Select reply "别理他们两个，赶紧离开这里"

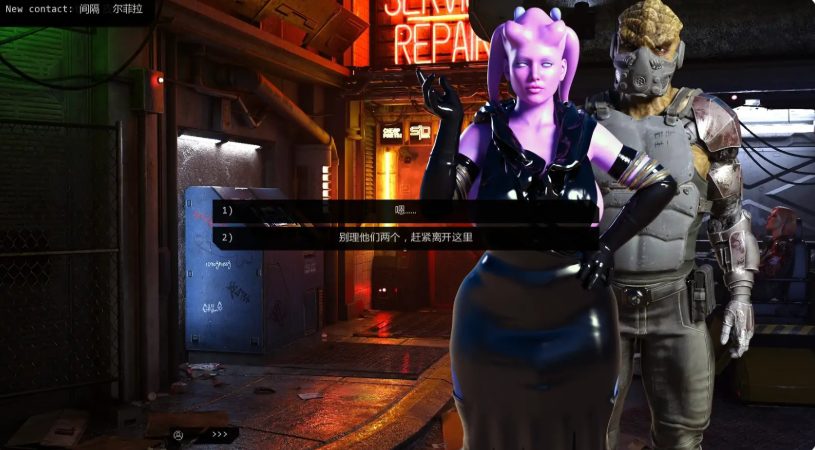pos(405,238)
